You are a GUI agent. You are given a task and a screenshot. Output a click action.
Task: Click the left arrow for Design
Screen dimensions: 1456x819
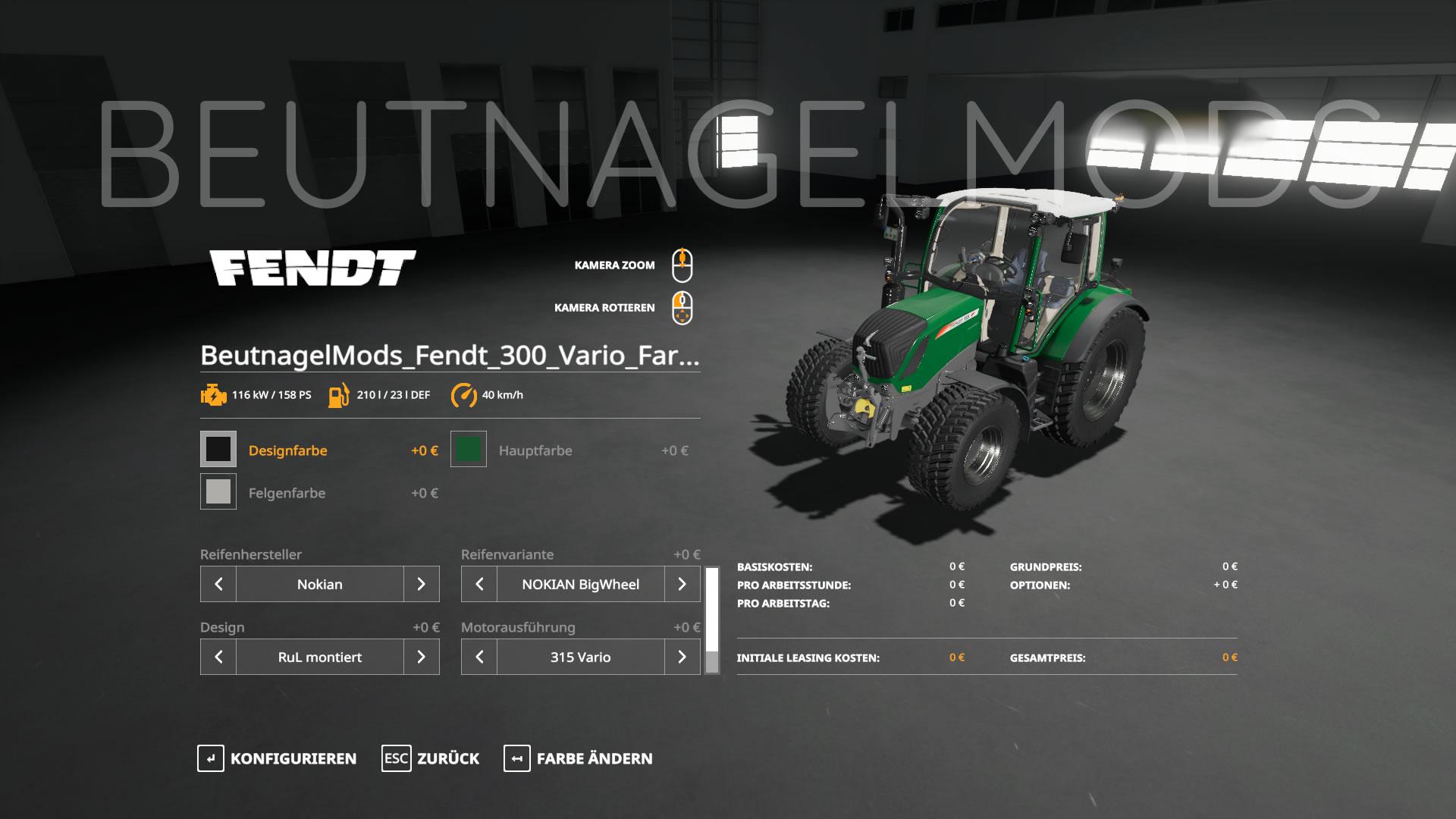[218, 657]
